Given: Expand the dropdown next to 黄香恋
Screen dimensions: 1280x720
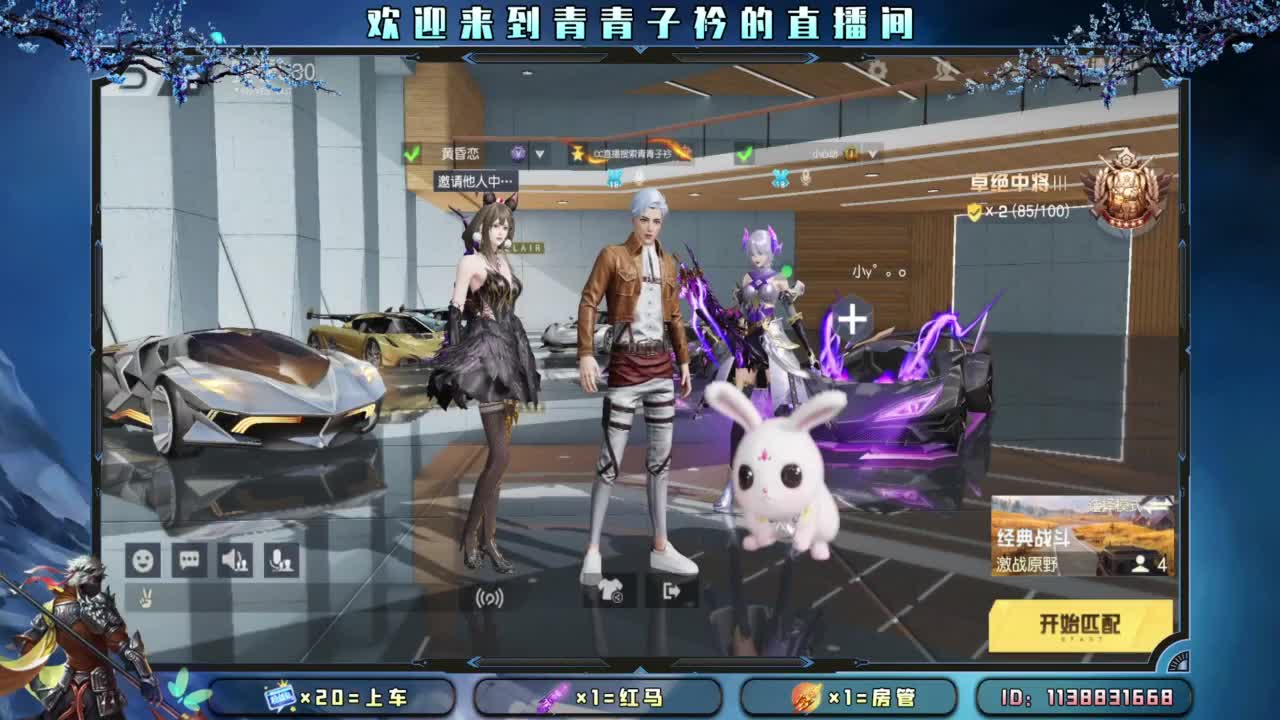Looking at the screenshot, I should point(541,153).
